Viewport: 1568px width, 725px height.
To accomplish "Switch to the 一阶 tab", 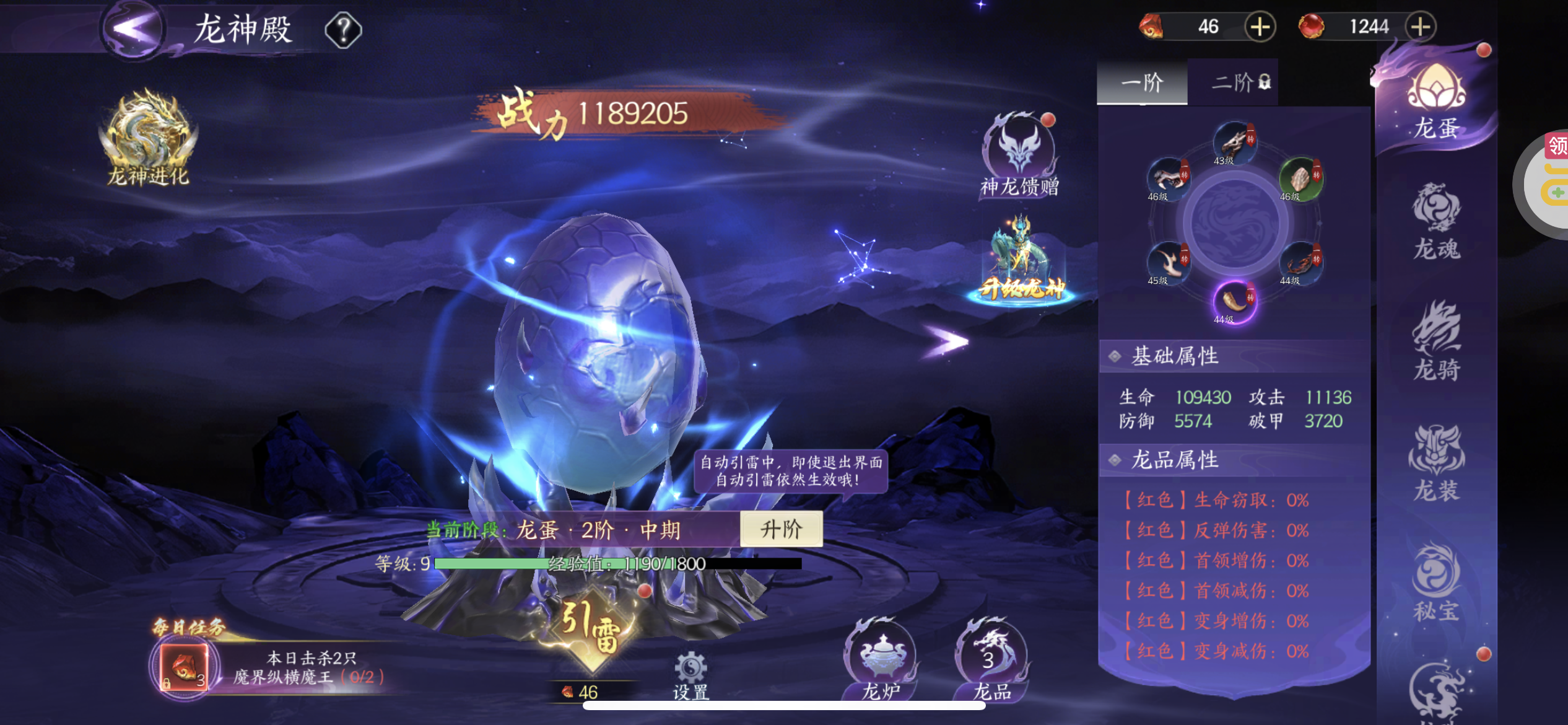I will [x=1142, y=82].
